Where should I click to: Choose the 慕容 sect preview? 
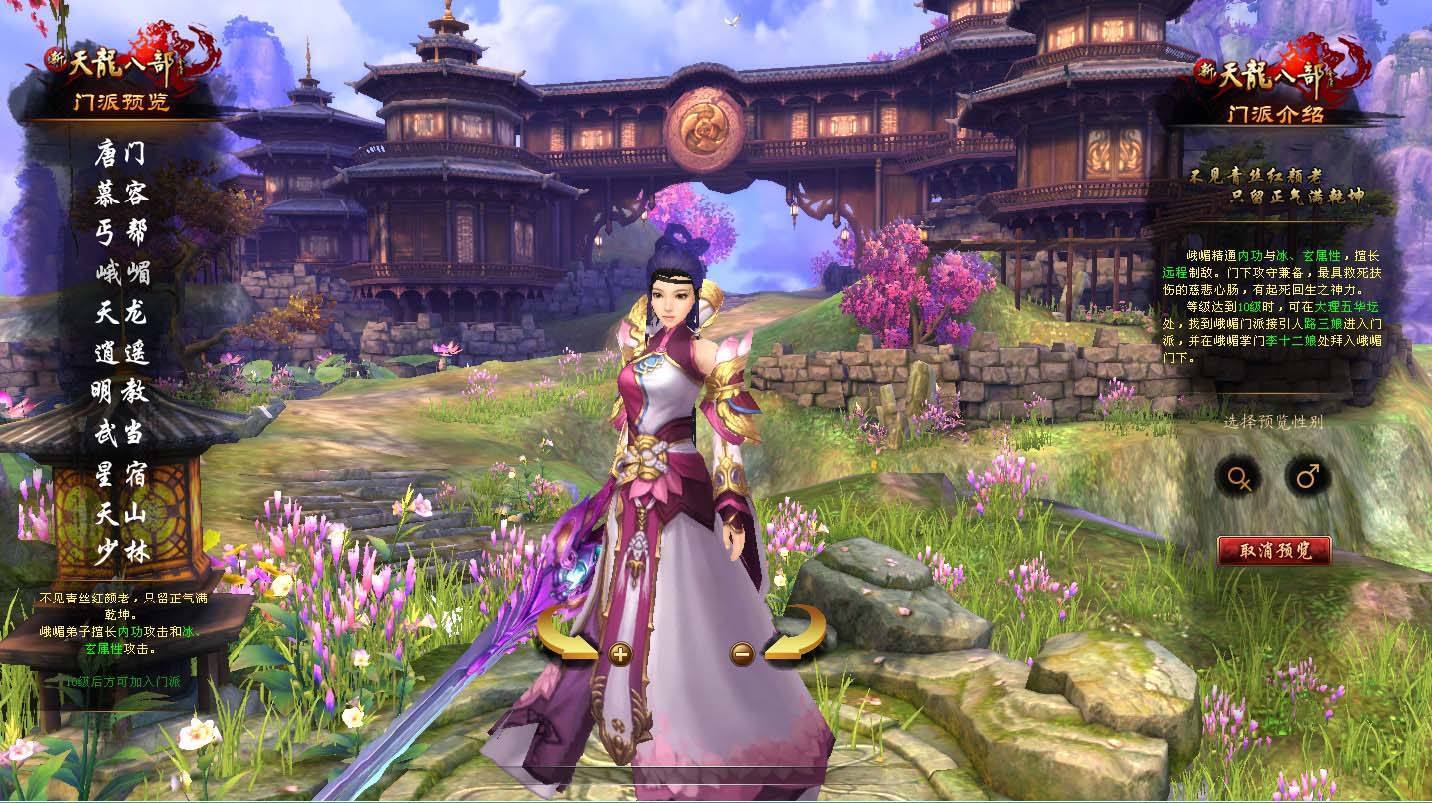pos(121,194)
